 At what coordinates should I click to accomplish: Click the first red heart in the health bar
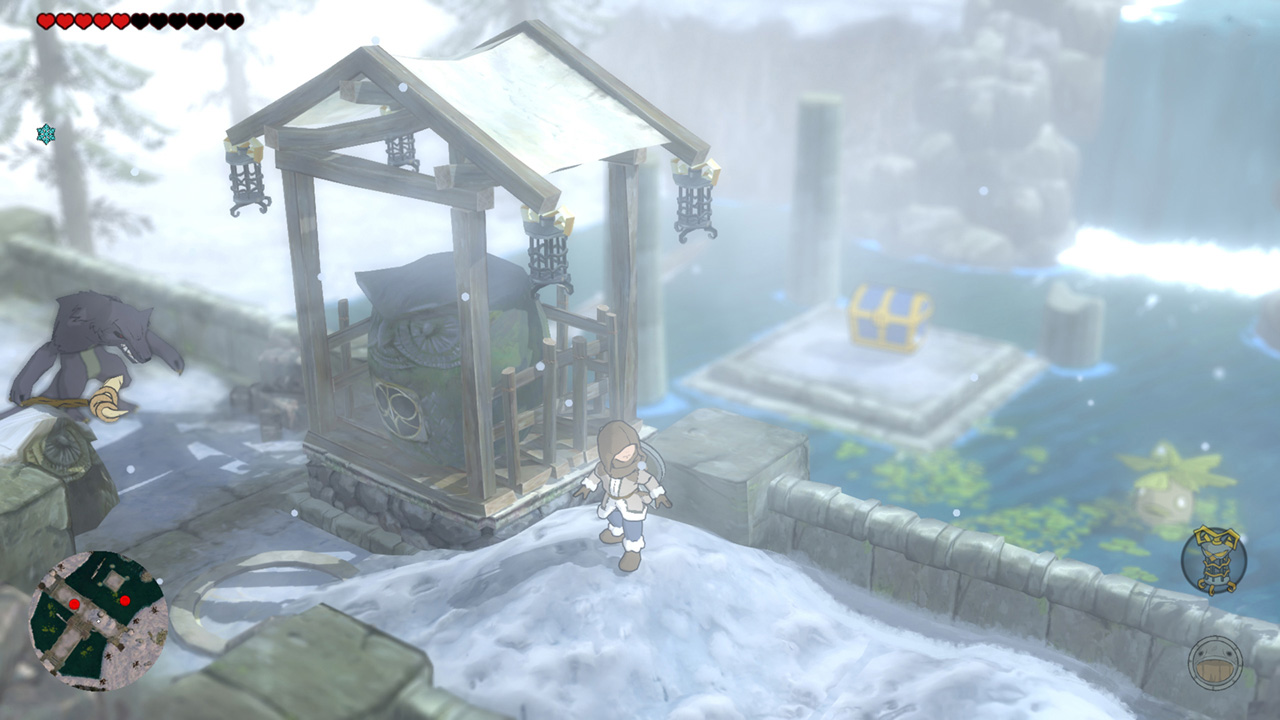pos(46,20)
